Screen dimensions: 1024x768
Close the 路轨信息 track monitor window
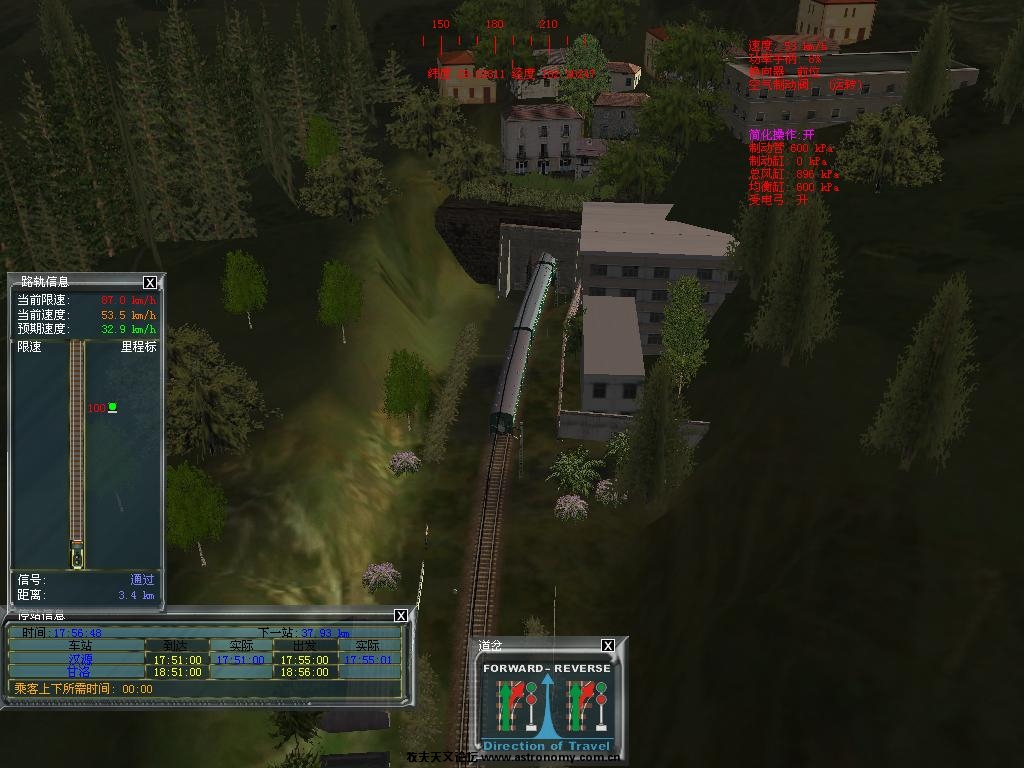150,283
